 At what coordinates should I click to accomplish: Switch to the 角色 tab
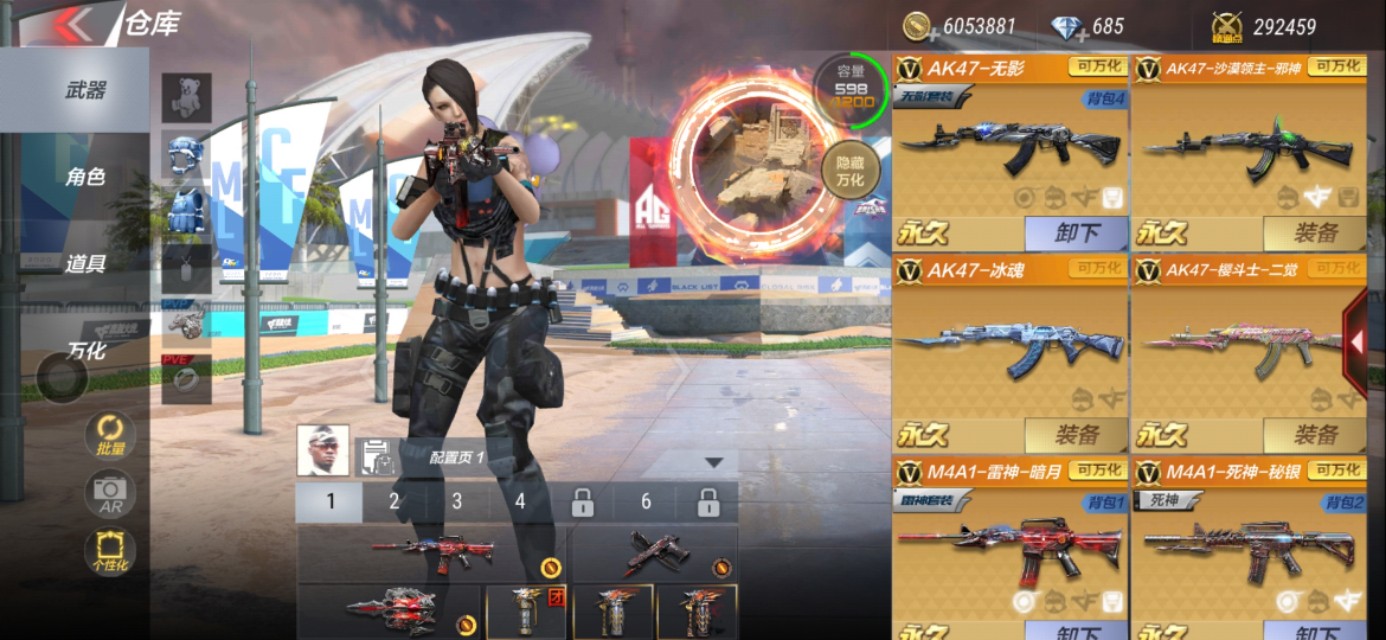[x=86, y=177]
